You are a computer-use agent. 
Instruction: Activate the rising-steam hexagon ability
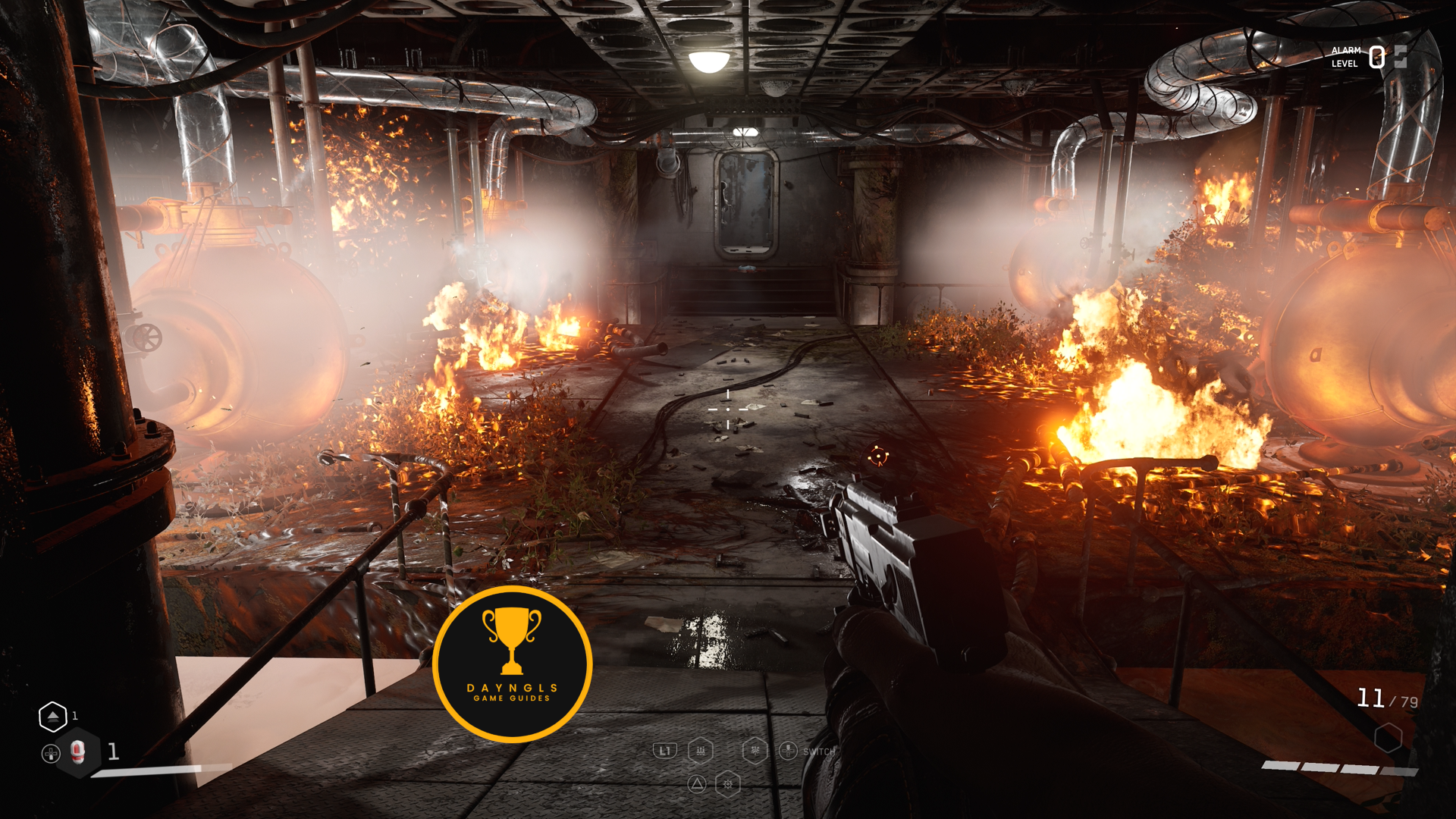(x=701, y=751)
